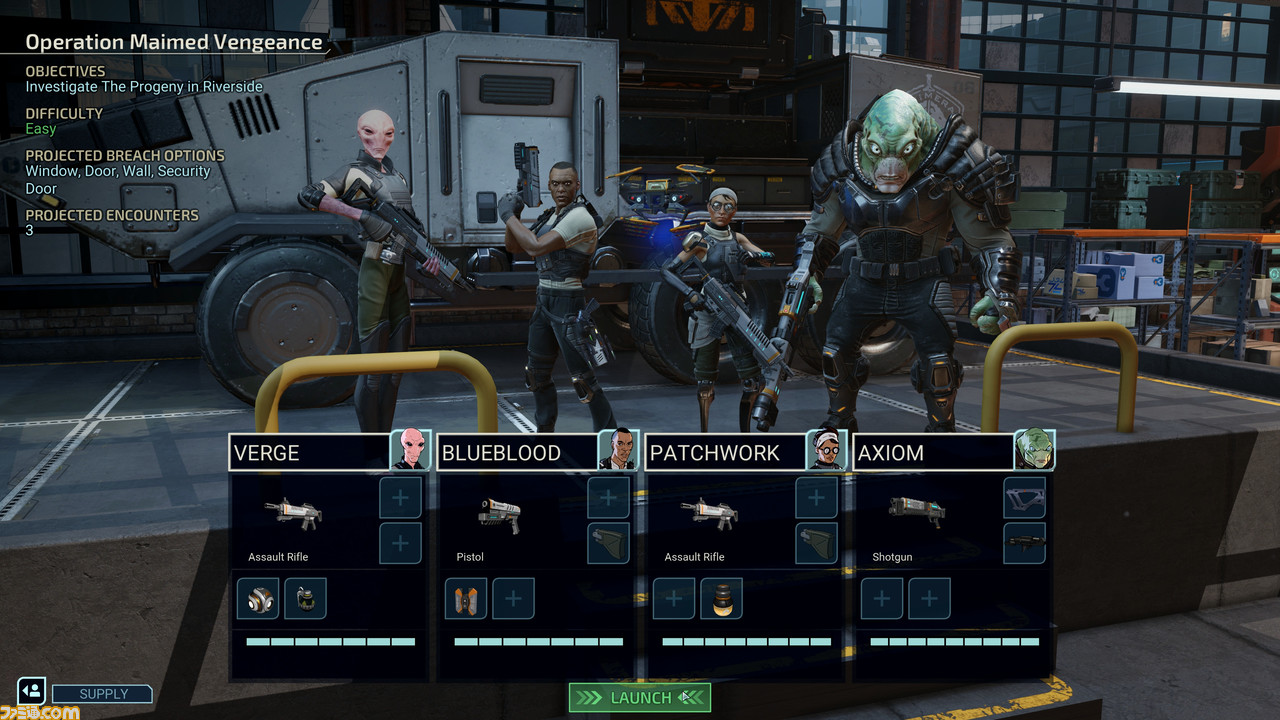Screen dimensions: 1280x720
Task: Select Blueblood's orange utility item slot
Action: pyautogui.click(x=466, y=598)
